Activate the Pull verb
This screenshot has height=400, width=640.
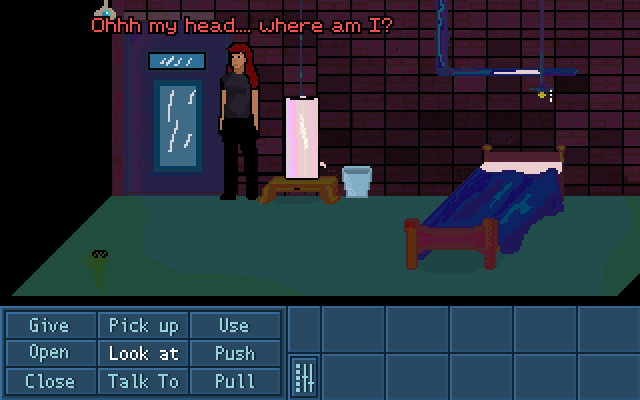tap(234, 381)
